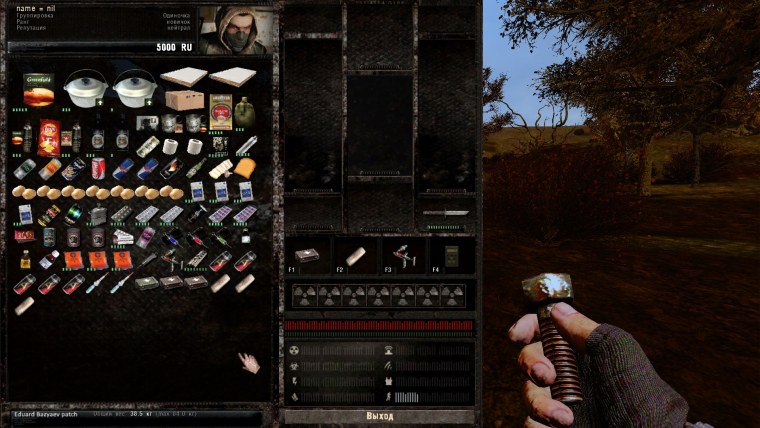Pick the cardboard box item

pos(185,100)
